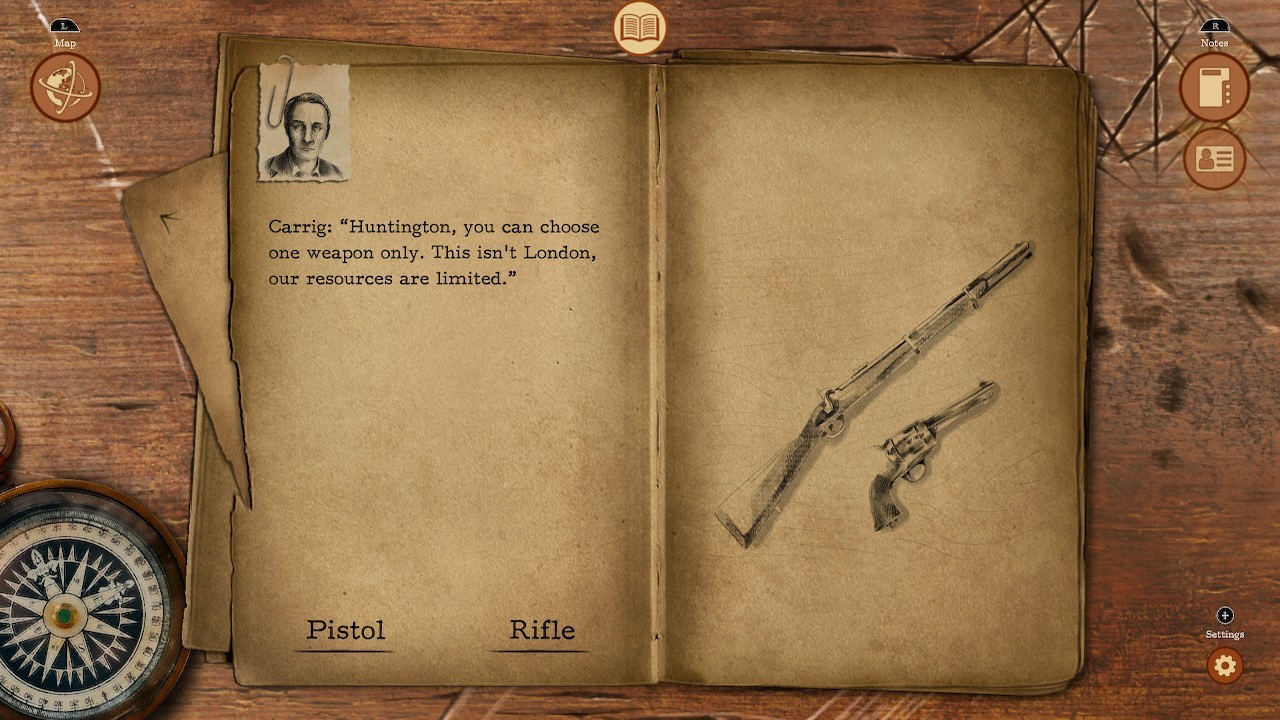This screenshot has width=1280, height=720.
Task: Click the plus symbol above the Settings label
Action: pos(1224,616)
